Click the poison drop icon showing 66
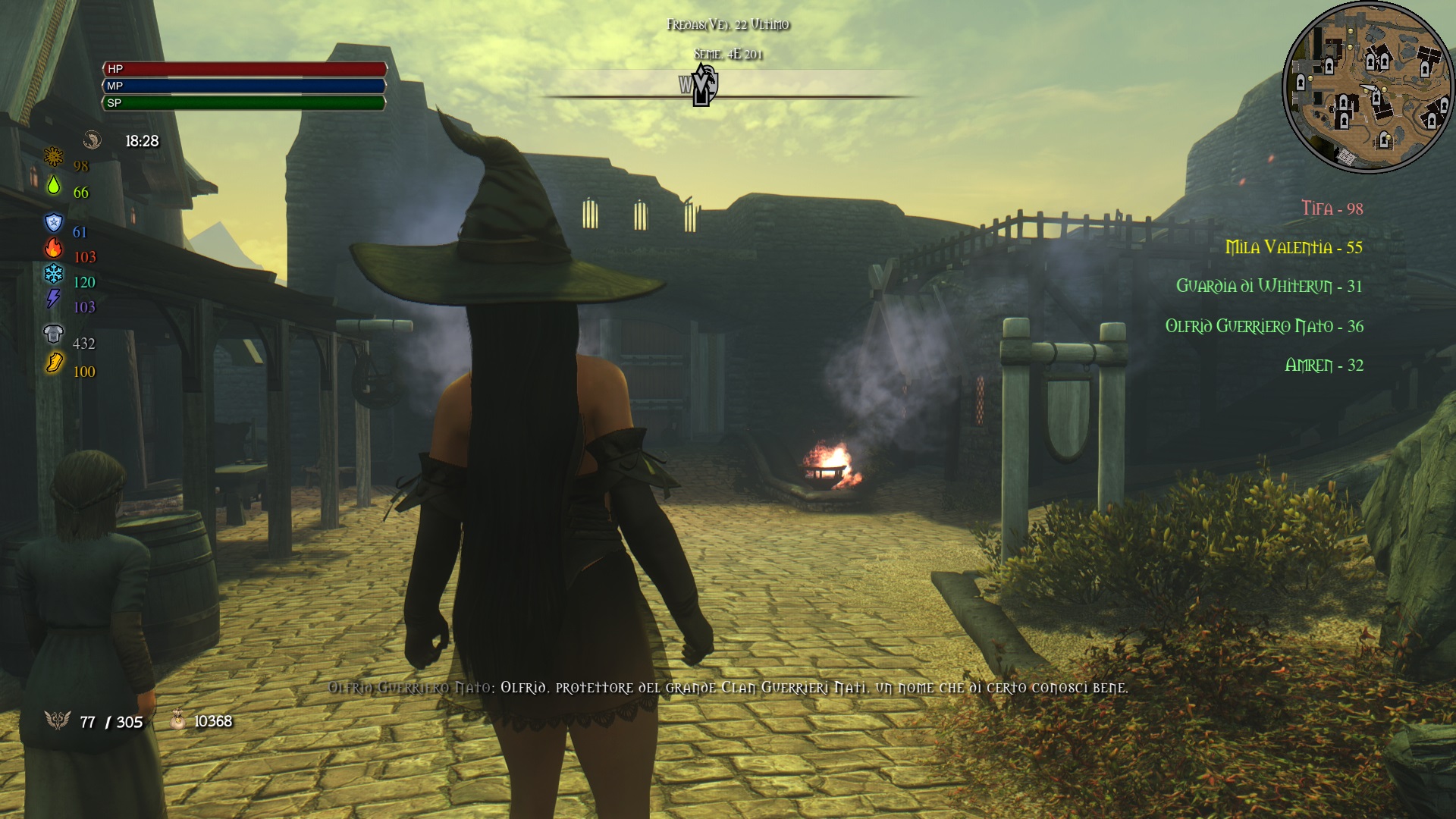Viewport: 1456px width, 819px height. coord(55,187)
